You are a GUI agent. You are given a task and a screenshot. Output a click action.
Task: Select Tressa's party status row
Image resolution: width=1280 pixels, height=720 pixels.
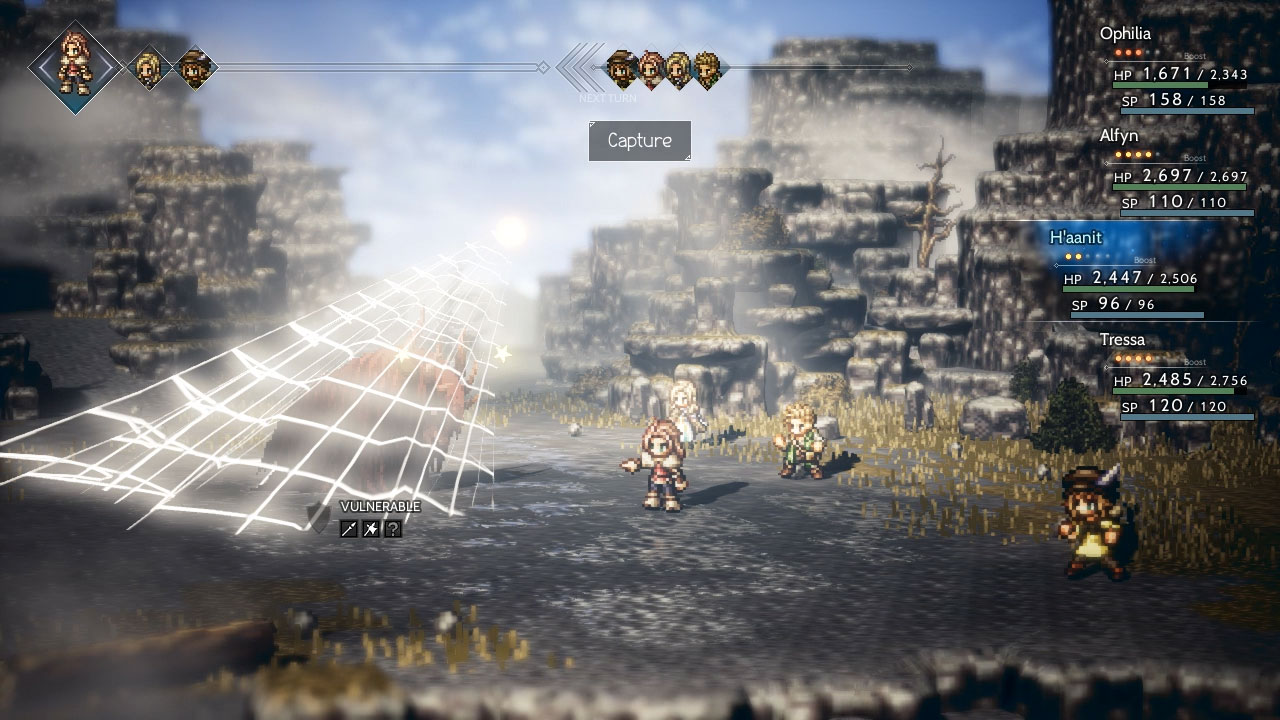[x=1180, y=376]
